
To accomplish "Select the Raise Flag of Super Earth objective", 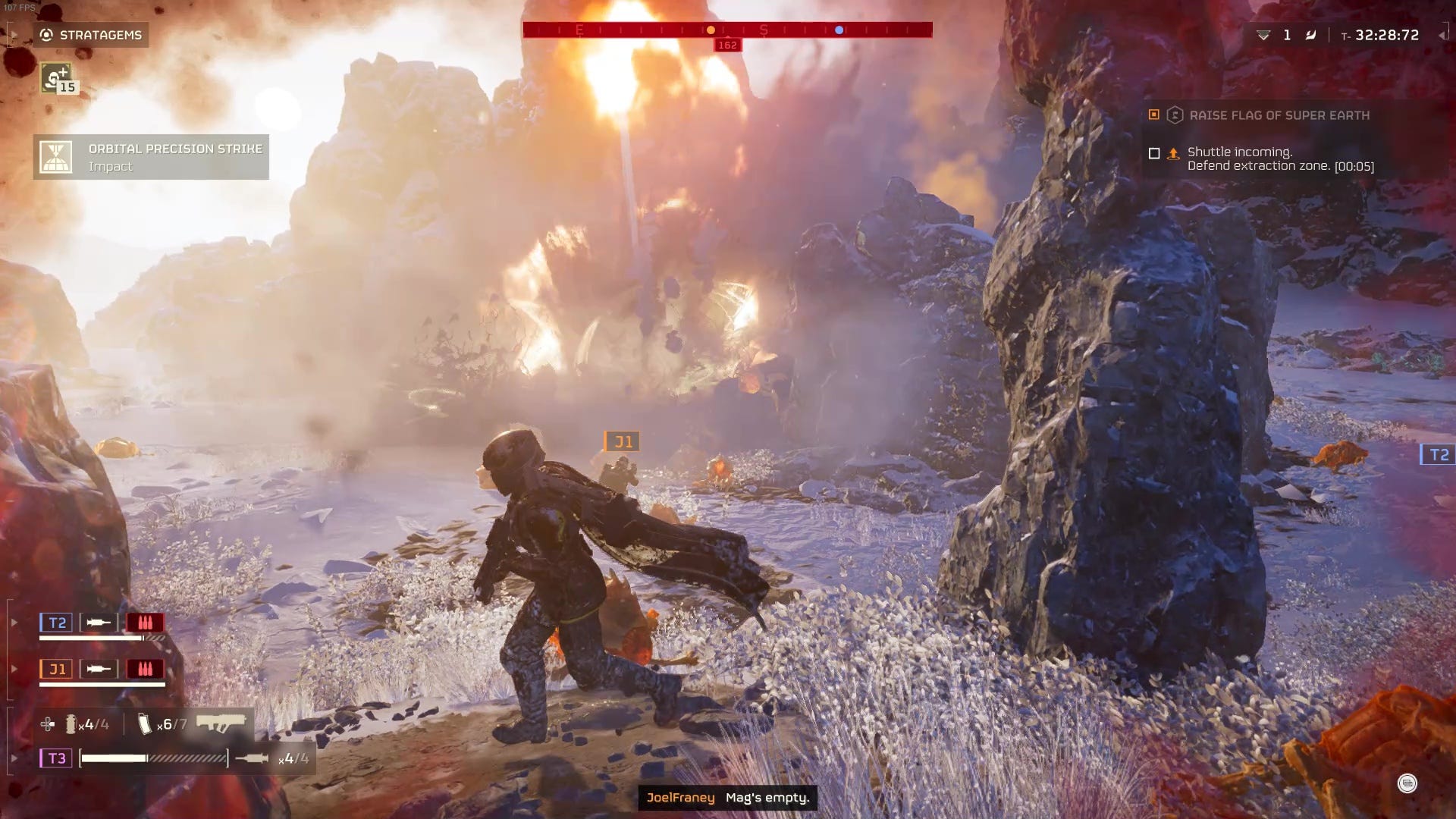I will coord(1279,115).
